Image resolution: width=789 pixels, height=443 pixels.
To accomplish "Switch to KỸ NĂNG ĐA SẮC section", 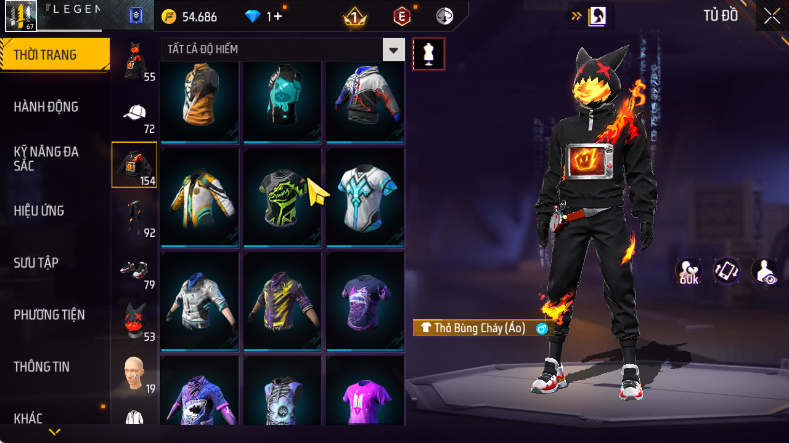I will tap(46, 158).
